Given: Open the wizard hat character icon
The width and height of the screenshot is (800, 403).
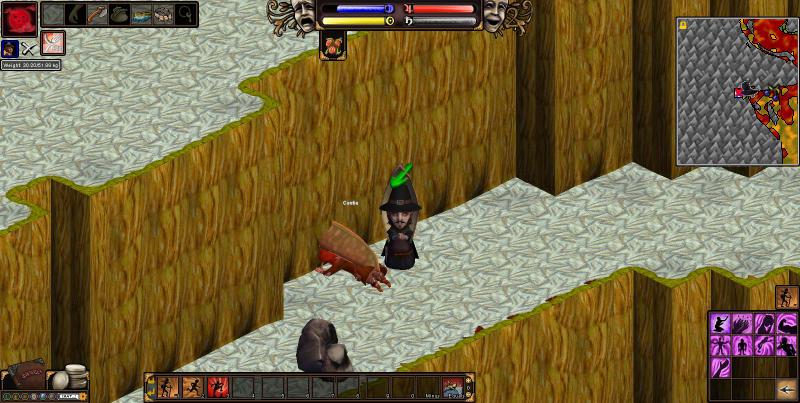Looking at the screenshot, I should (x=9, y=46).
